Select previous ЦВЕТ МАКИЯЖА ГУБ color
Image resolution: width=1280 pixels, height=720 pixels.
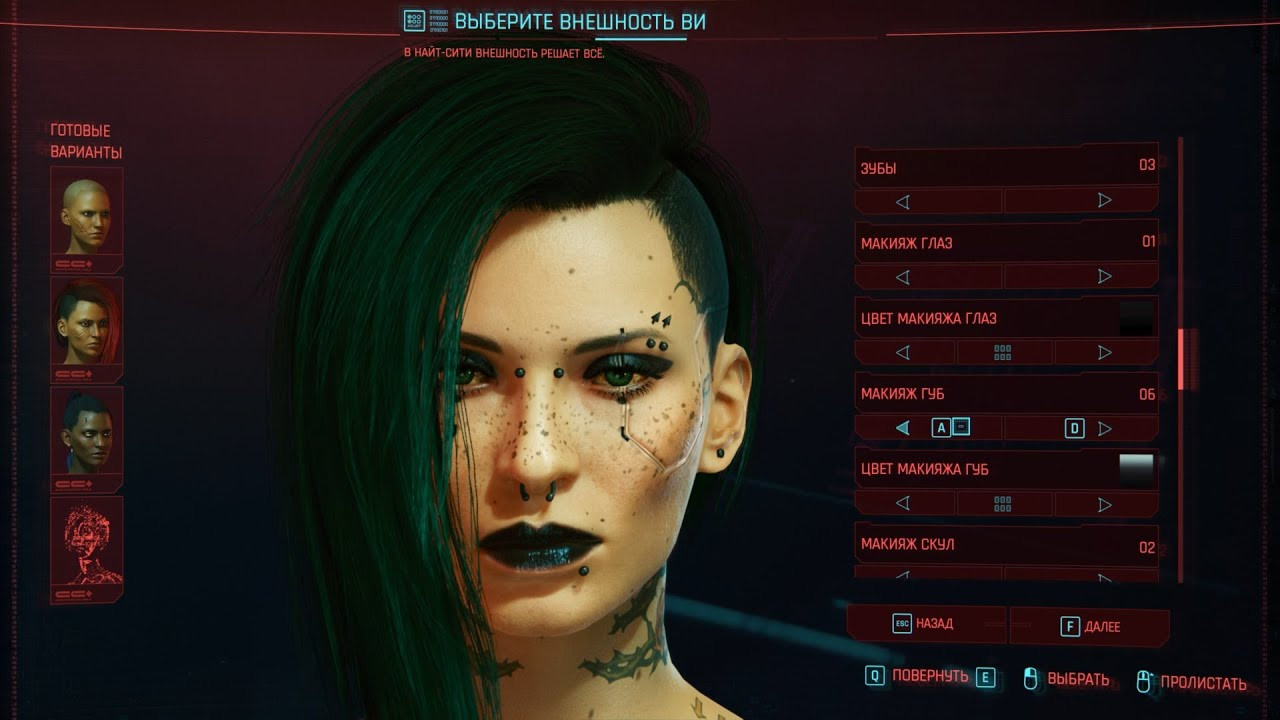click(x=903, y=504)
